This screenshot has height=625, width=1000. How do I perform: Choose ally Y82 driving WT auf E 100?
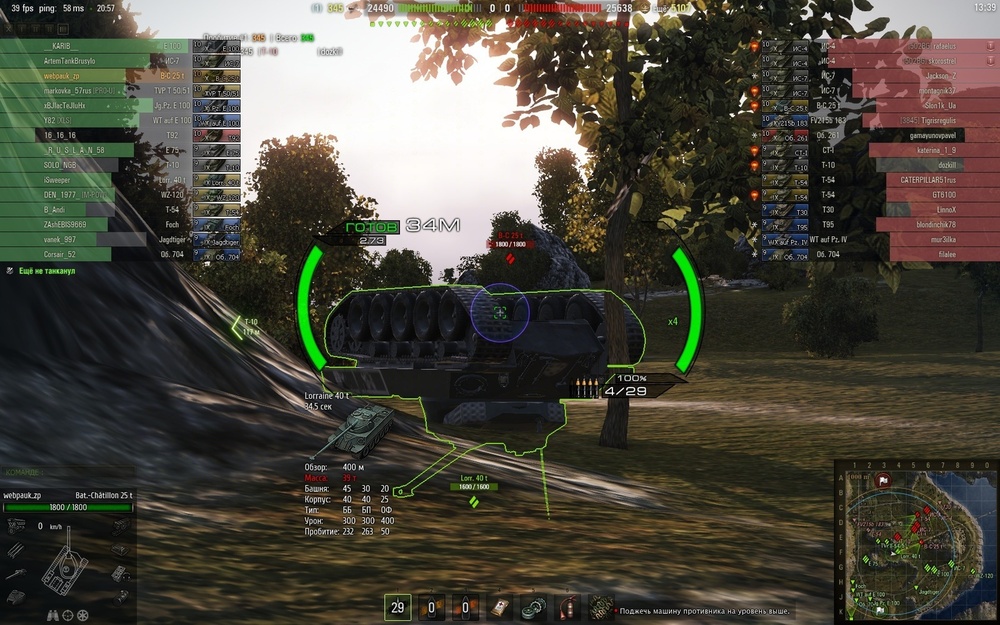click(60, 120)
